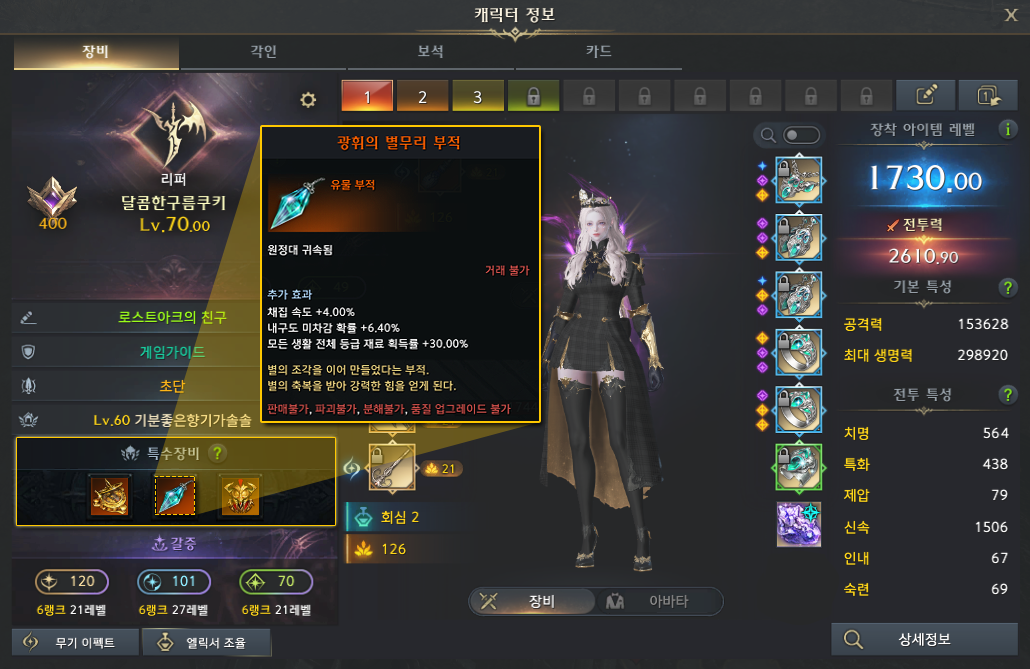Switch to the 각인 tab
Image resolution: width=1030 pixels, height=669 pixels.
pyautogui.click(x=264, y=52)
